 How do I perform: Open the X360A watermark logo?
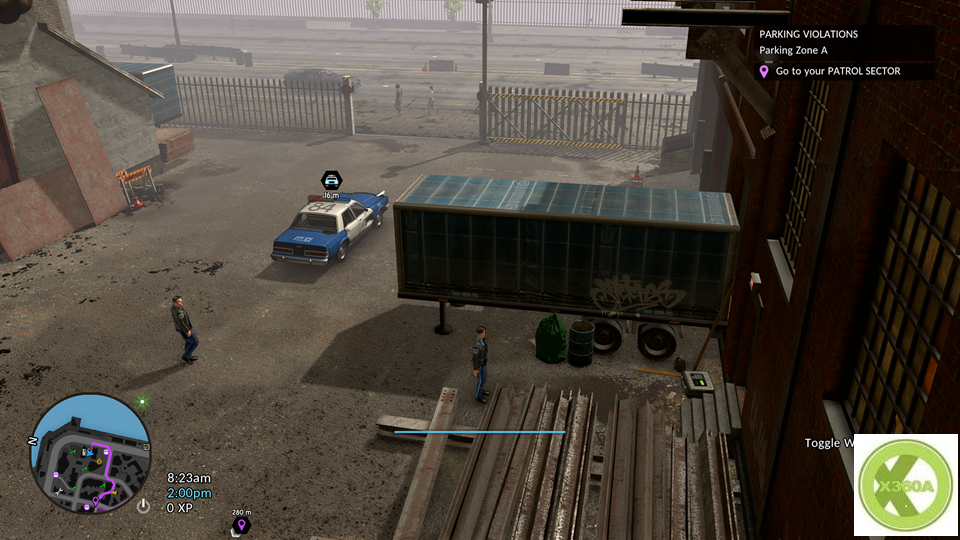(905, 484)
